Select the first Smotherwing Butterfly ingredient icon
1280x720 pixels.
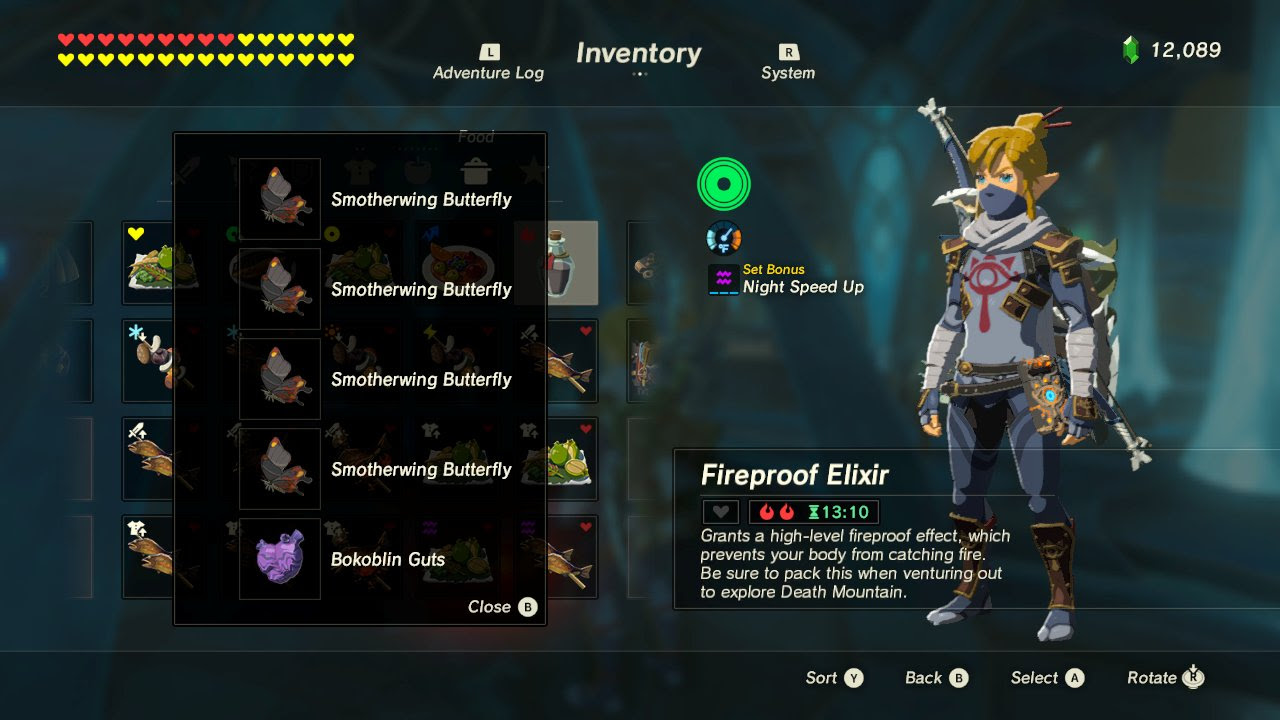[279, 199]
